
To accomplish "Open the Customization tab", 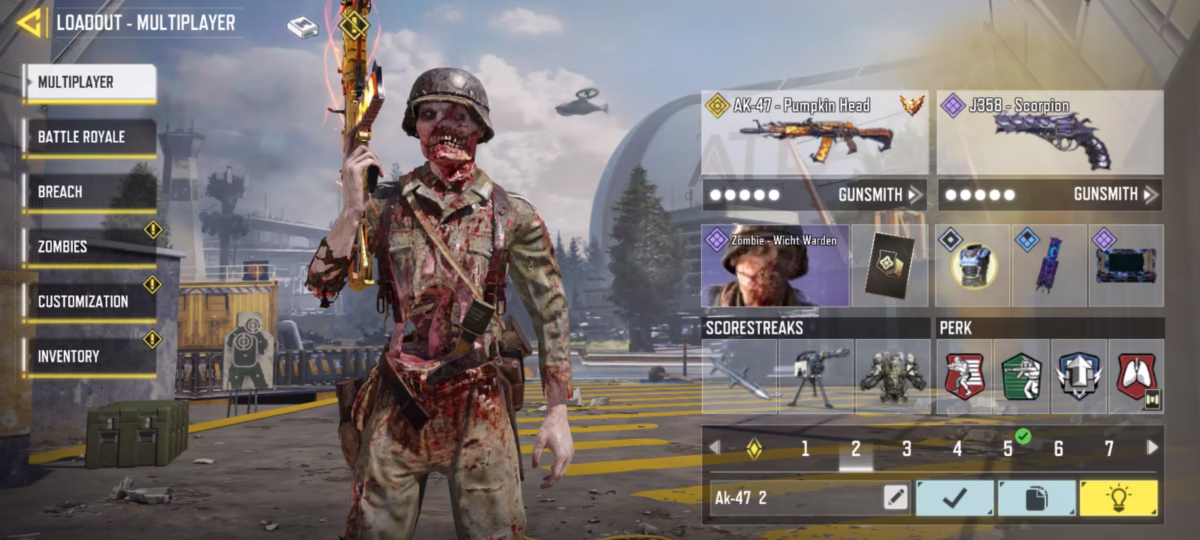I will point(90,301).
